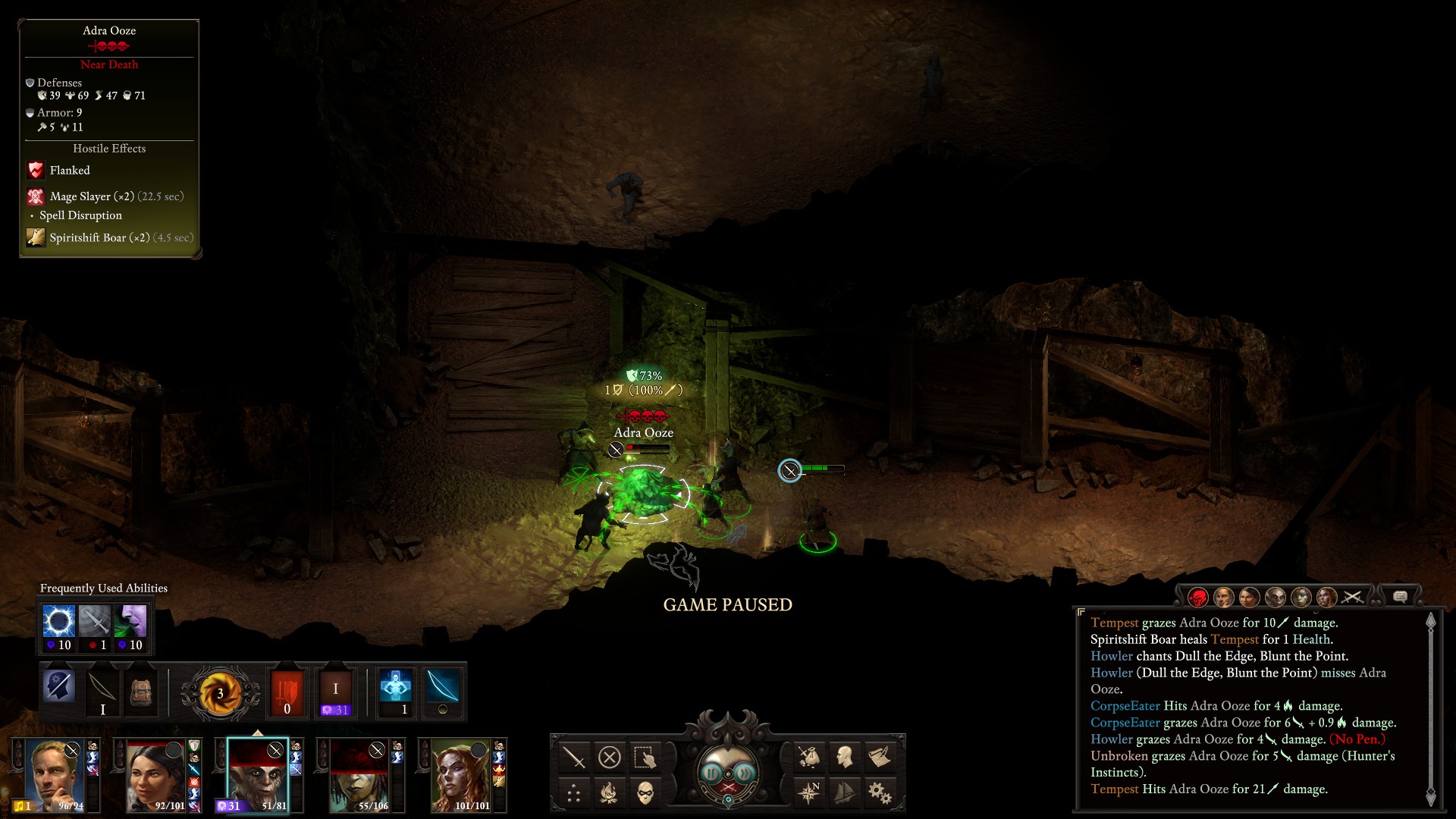Toggle fast mode double-arrow button
1456x819 pixels.
pyautogui.click(x=745, y=773)
